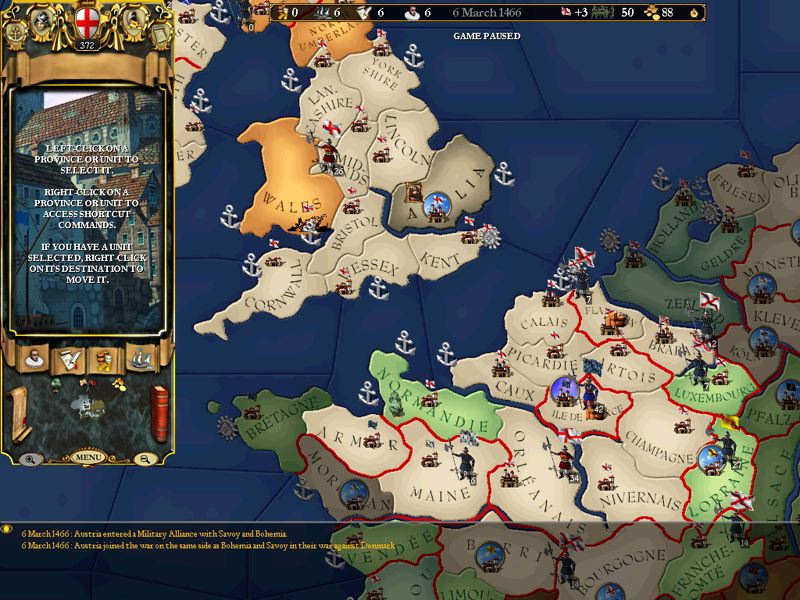Open the parchment scroll with red seal
The height and width of the screenshot is (600, 800).
(21, 412)
